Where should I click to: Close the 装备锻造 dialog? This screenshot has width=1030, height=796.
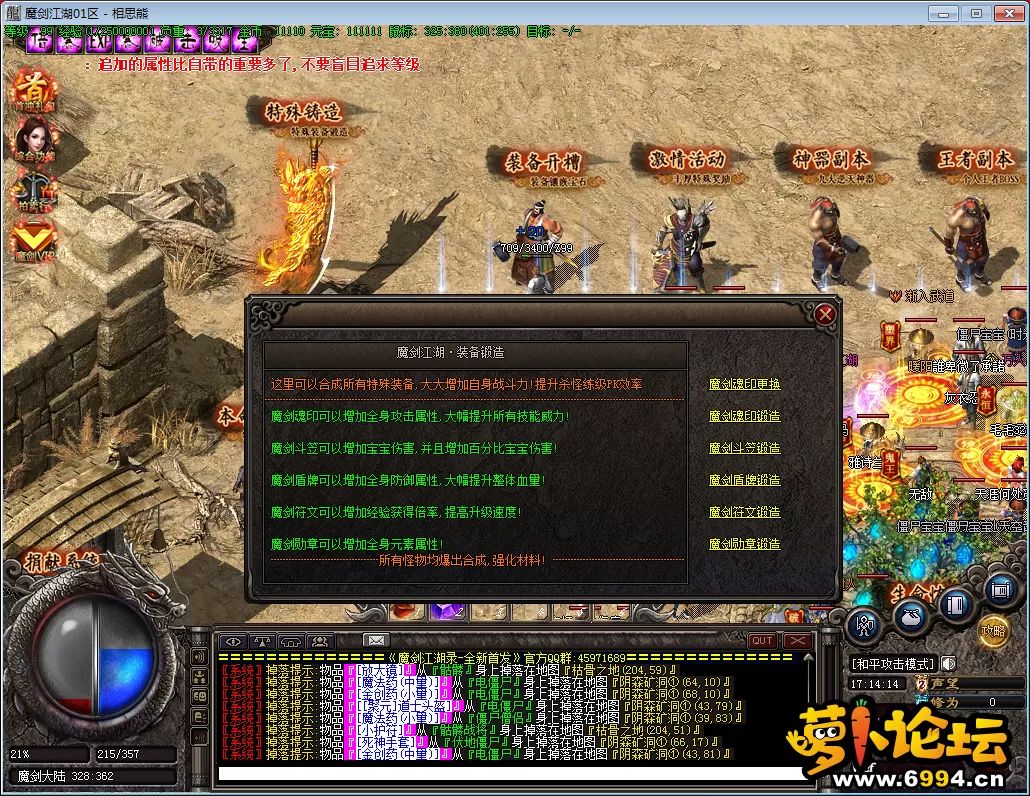click(825, 314)
